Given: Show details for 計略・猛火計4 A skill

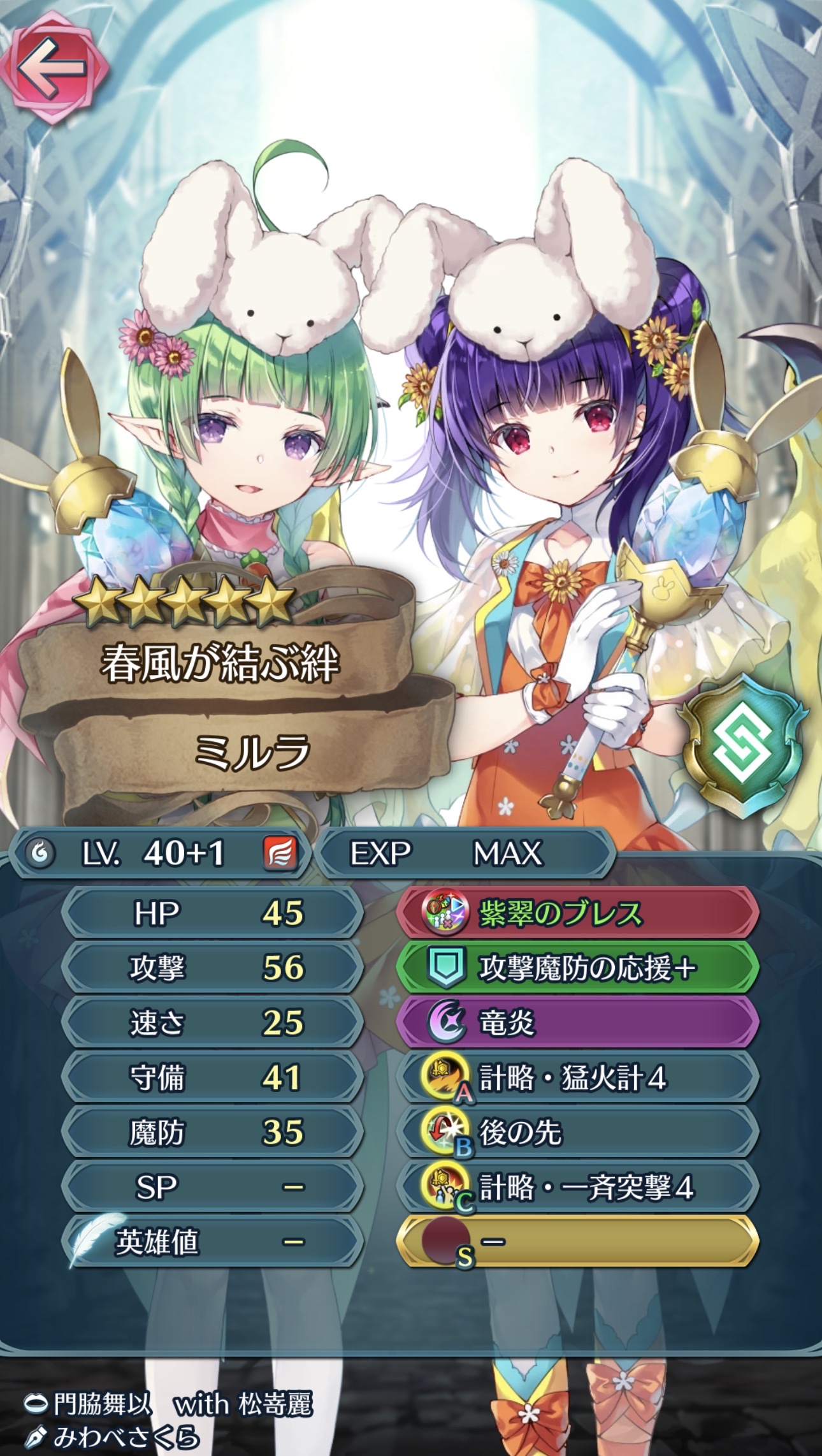Looking at the screenshot, I should [577, 1078].
